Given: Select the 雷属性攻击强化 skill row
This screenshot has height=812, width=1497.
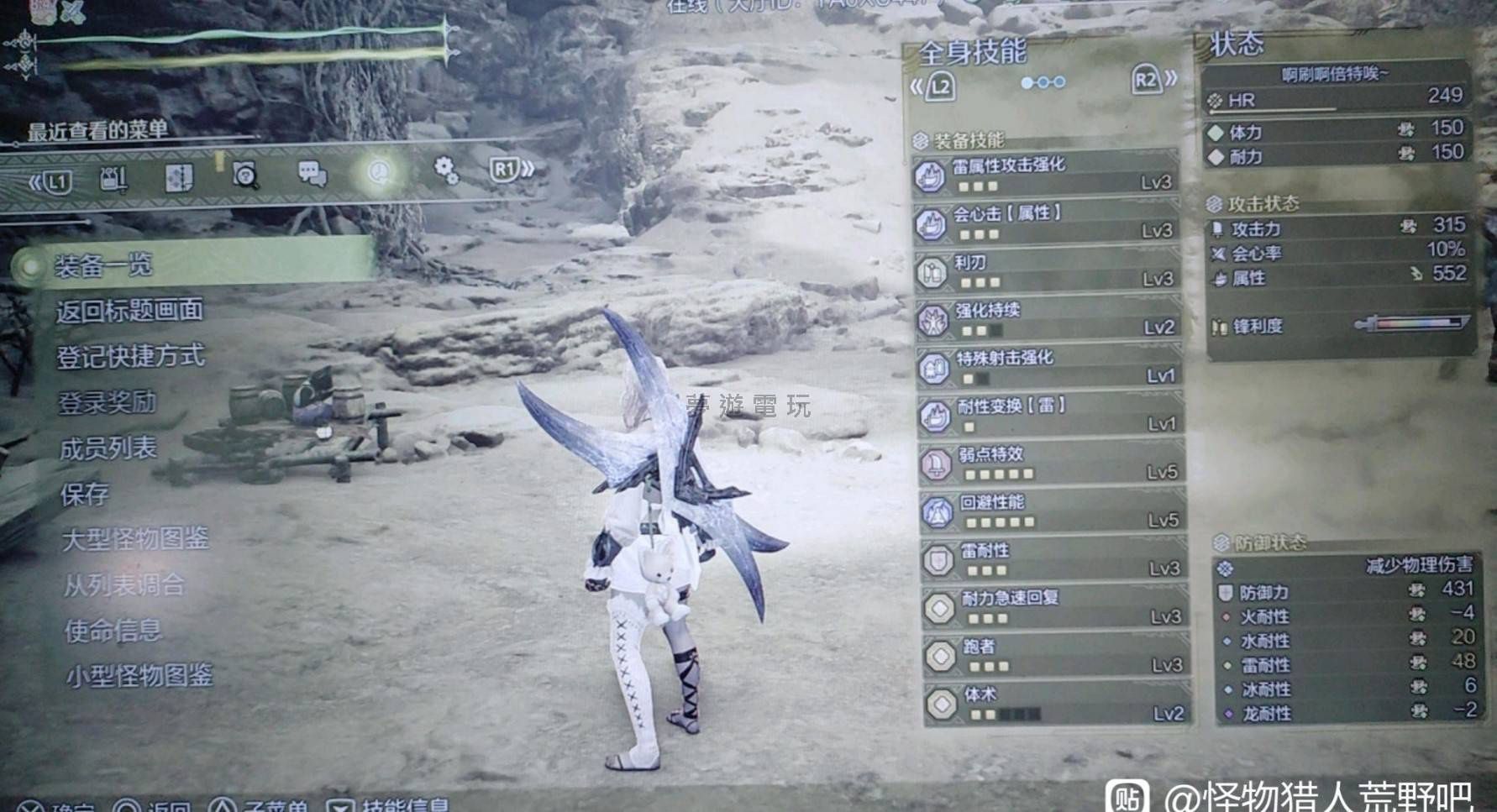Looking at the screenshot, I should (x=1047, y=173).
